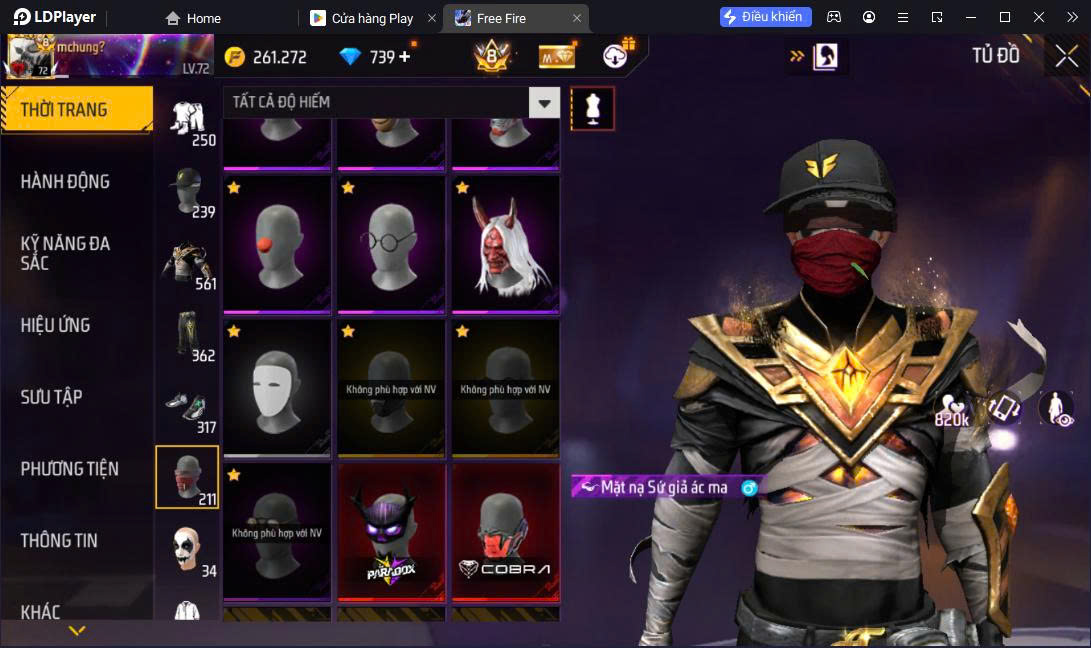Open the HÀNH ĐỘNG section
Screen dimensions: 1091x648
click(66, 182)
